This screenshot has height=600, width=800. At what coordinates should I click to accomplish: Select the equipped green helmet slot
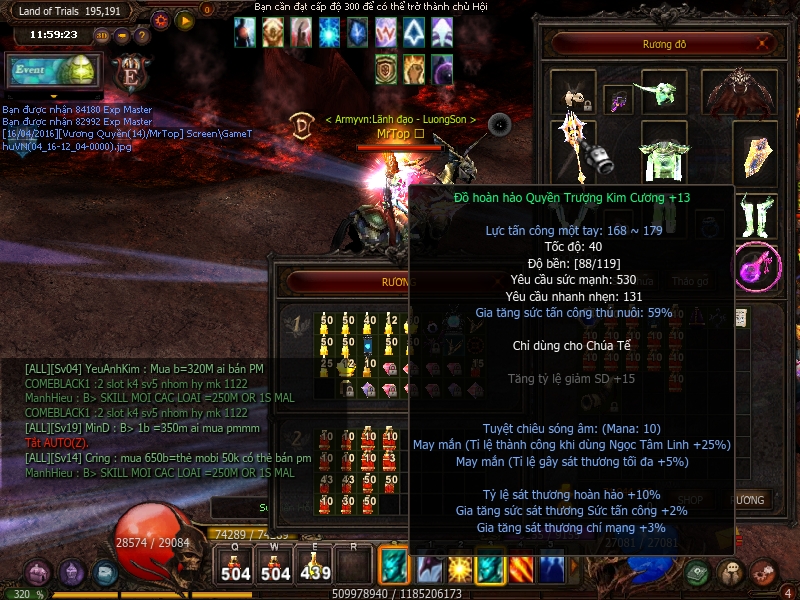[664, 93]
